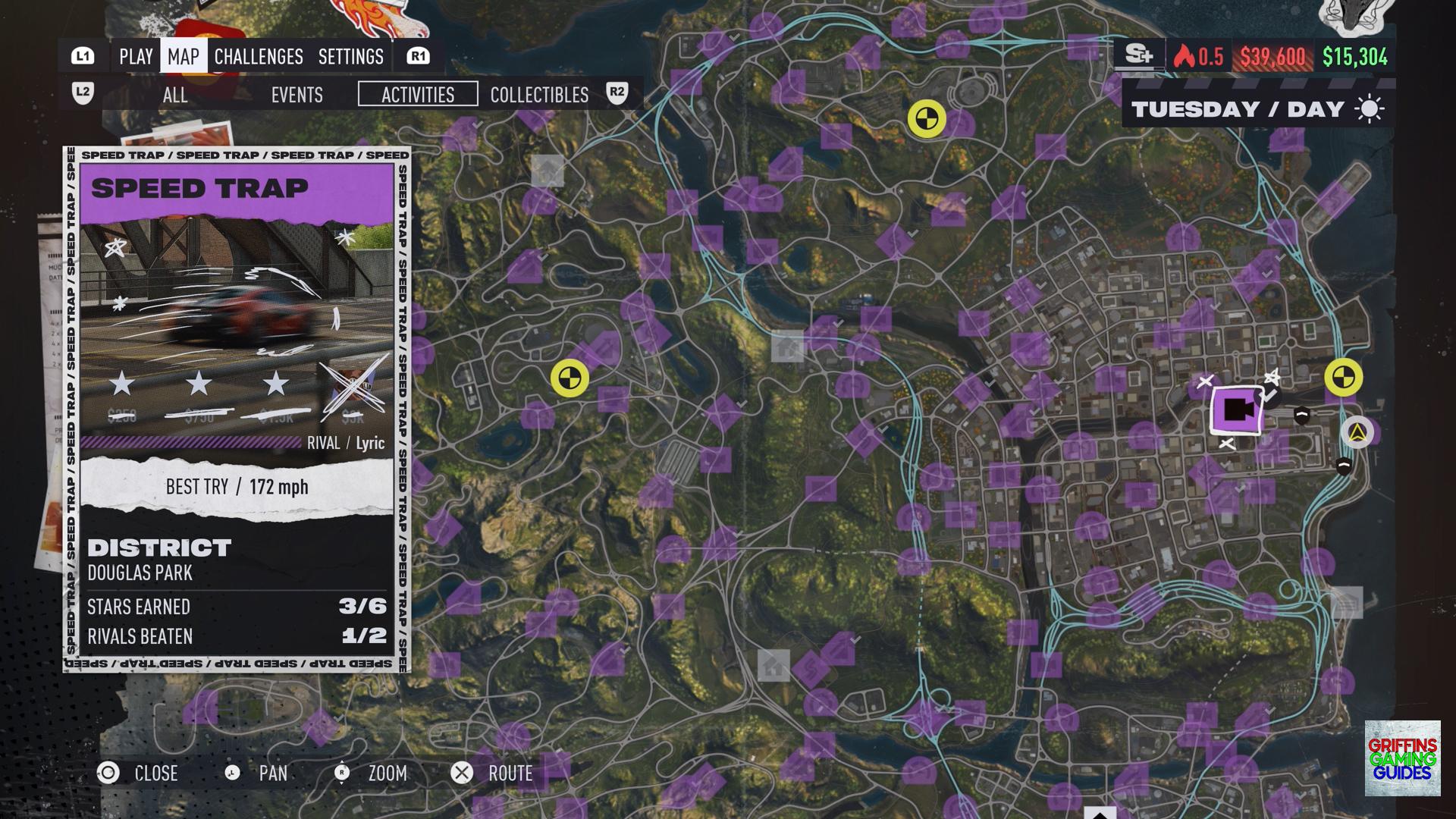Image resolution: width=1456 pixels, height=819 pixels.
Task: Open the Speed Trap info card
Action: coord(237,409)
